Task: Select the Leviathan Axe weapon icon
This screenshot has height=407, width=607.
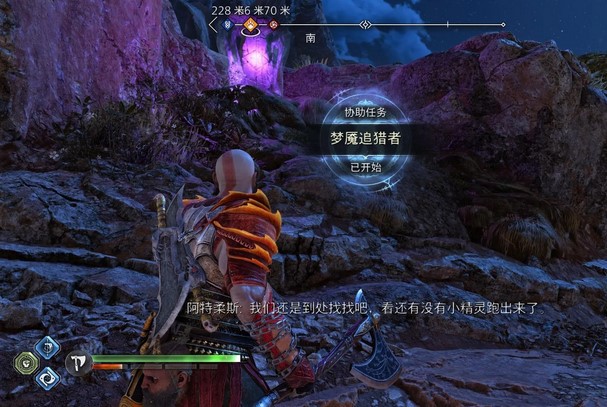Action: [x=78, y=362]
